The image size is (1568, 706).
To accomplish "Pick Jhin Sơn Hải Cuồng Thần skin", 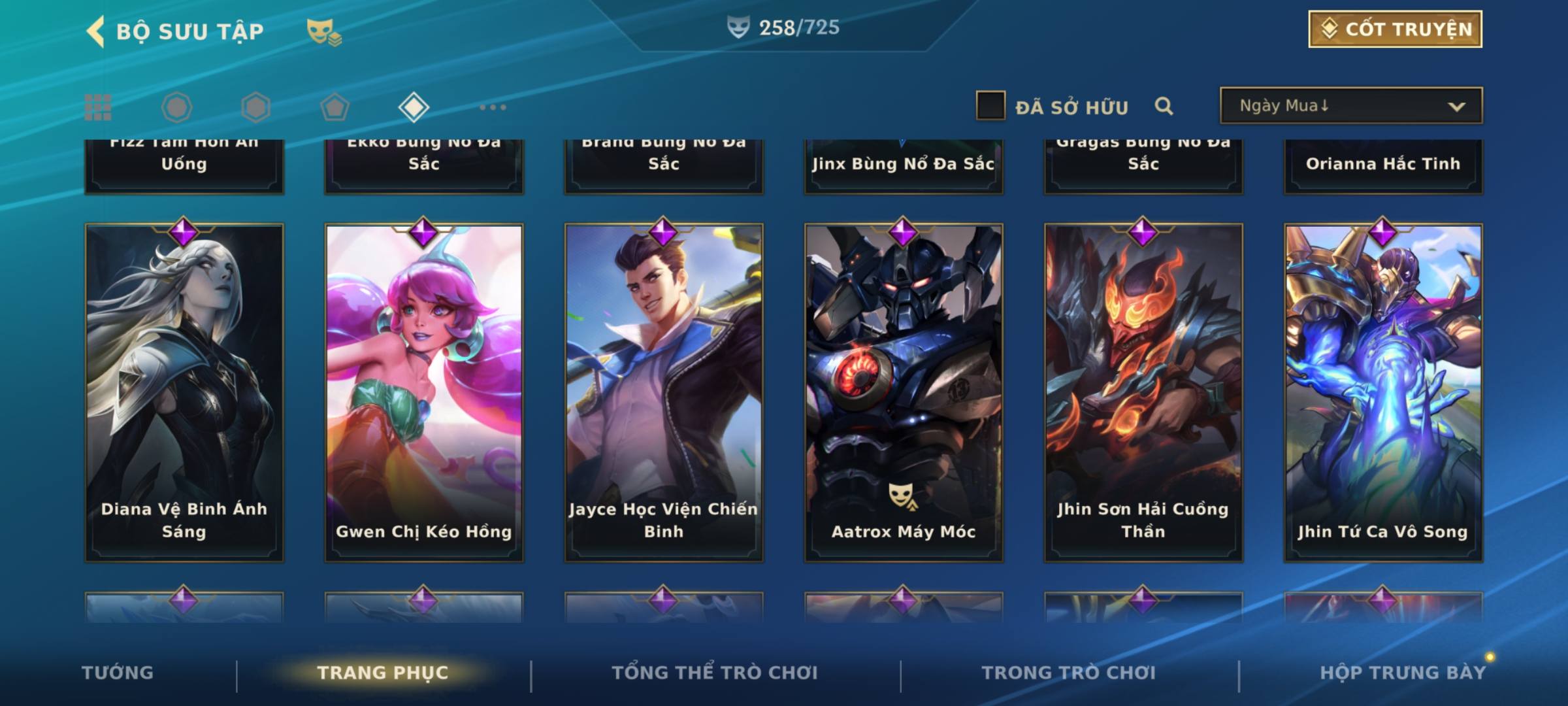I will pos(1143,392).
